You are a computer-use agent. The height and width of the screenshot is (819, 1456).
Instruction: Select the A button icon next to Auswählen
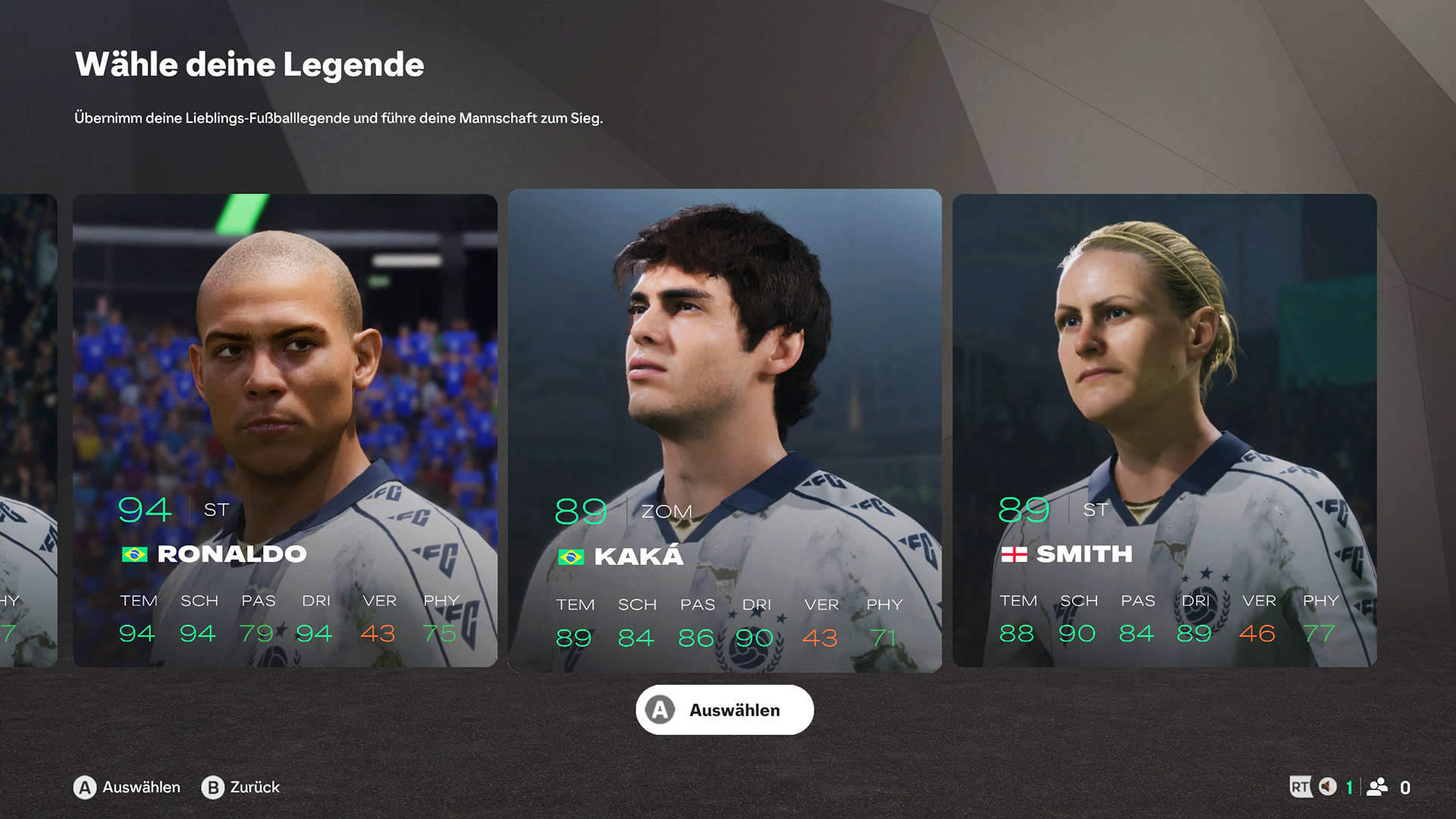[83, 788]
